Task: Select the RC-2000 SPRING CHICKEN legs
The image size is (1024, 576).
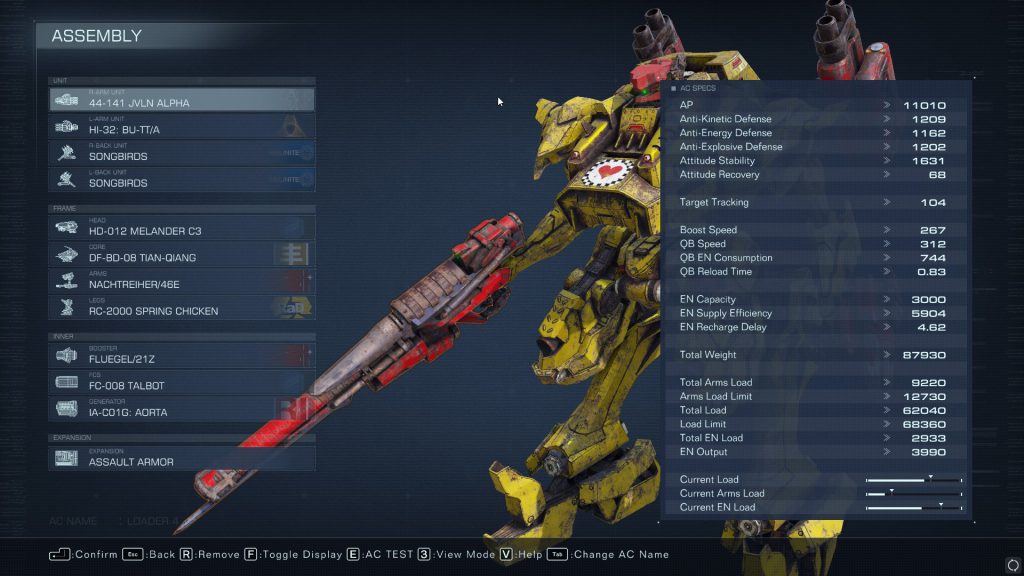Action: point(182,308)
